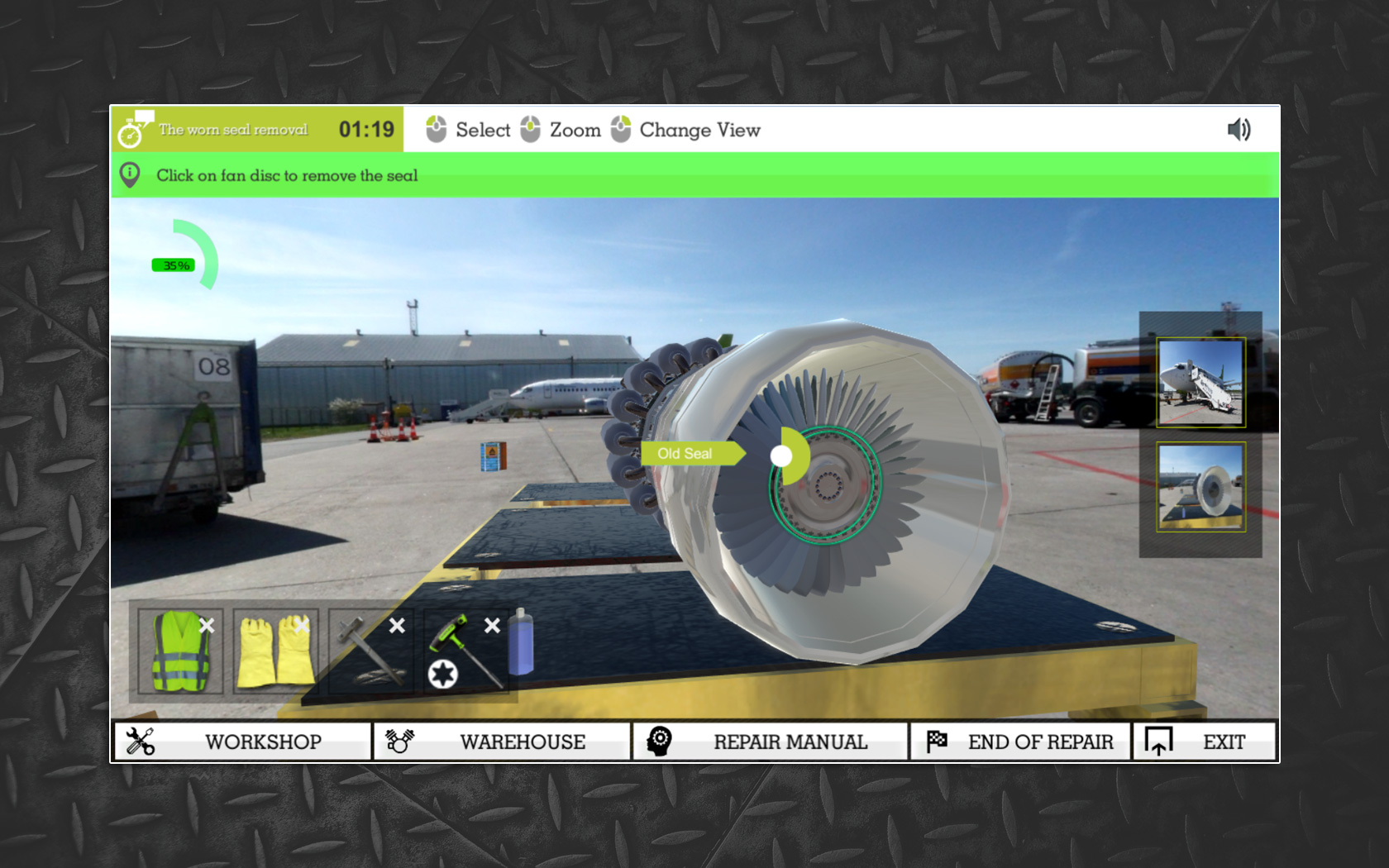1389x868 pixels.
Task: Remove the screwdriver with its X
Action: 492,626
